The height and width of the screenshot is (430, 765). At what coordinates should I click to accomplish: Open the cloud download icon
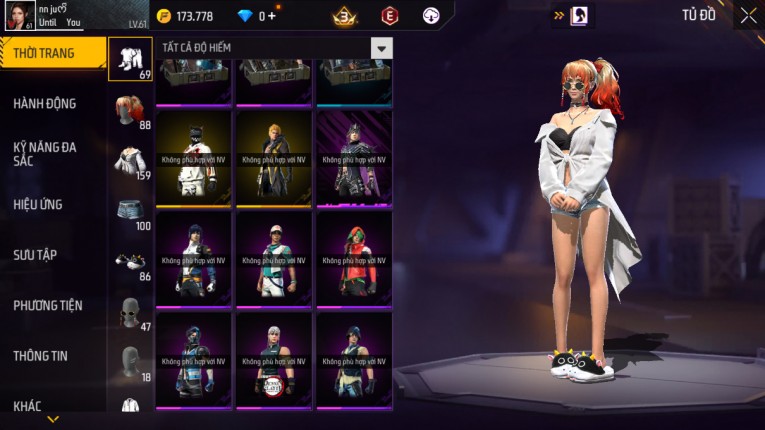(431, 16)
